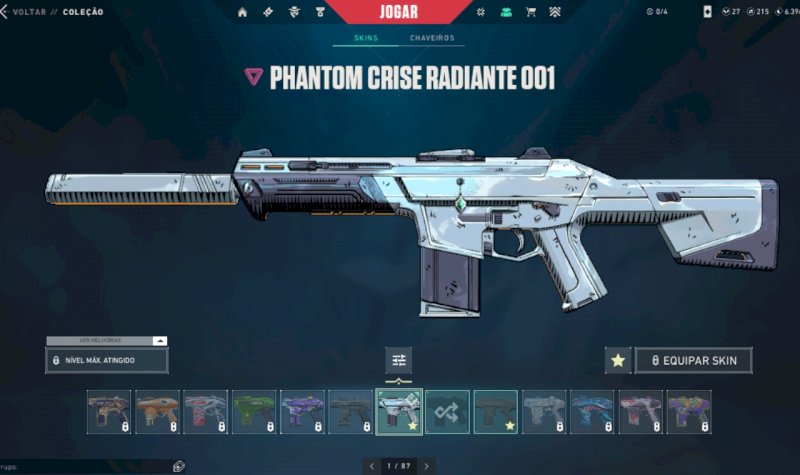800x475 pixels.
Task: Open the gear icon beside JOGAR
Action: 480,12
